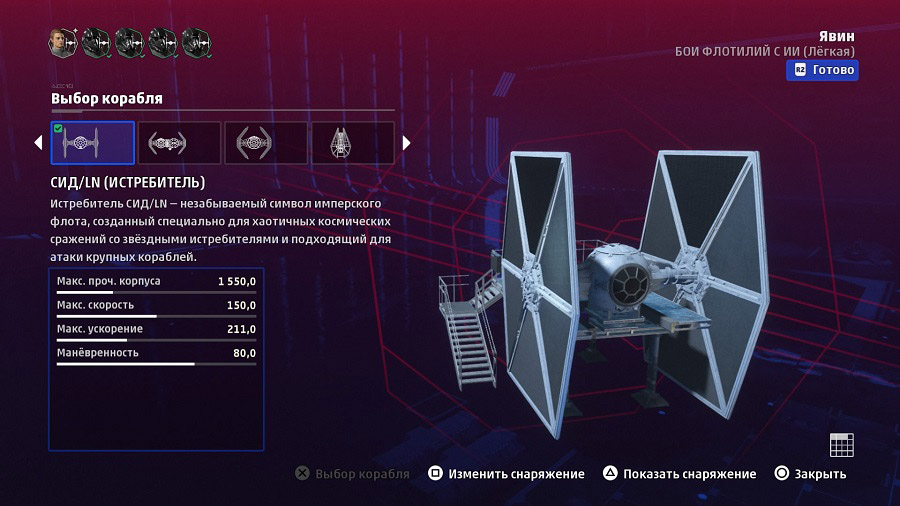Screen dimensions: 900x506
Task: Confirm with the Готово button
Action: click(823, 70)
